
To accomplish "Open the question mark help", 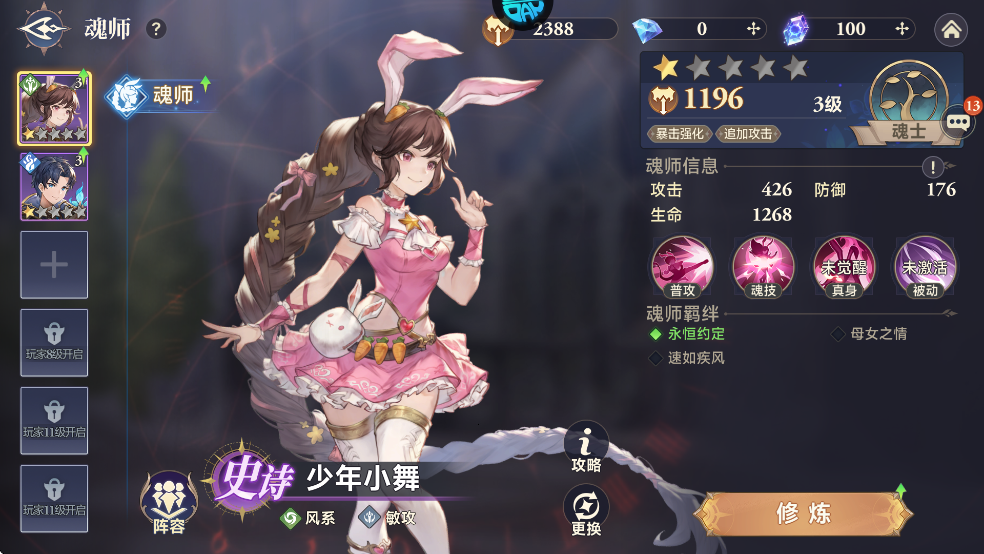I will 156,29.
